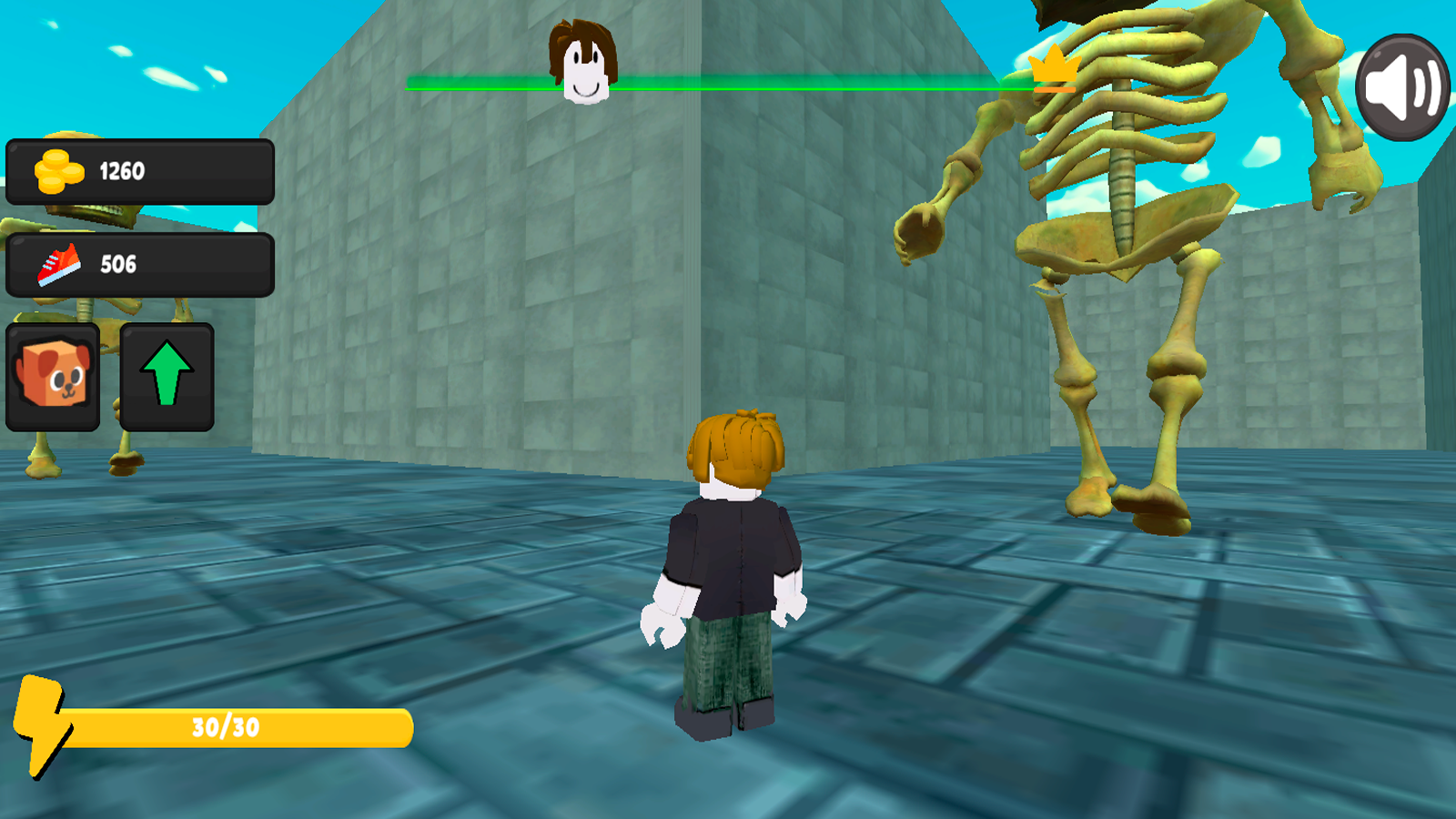Mute the game audio with the speaker button
Screen dimensions: 1456x819
pyautogui.click(x=1401, y=86)
